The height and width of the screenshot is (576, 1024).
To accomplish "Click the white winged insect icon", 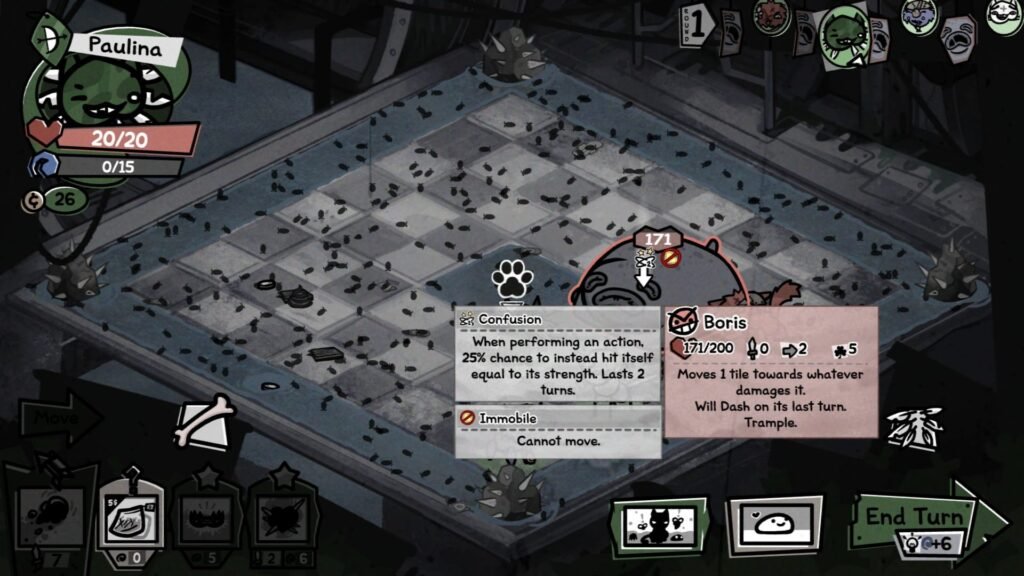I will click(x=916, y=427).
